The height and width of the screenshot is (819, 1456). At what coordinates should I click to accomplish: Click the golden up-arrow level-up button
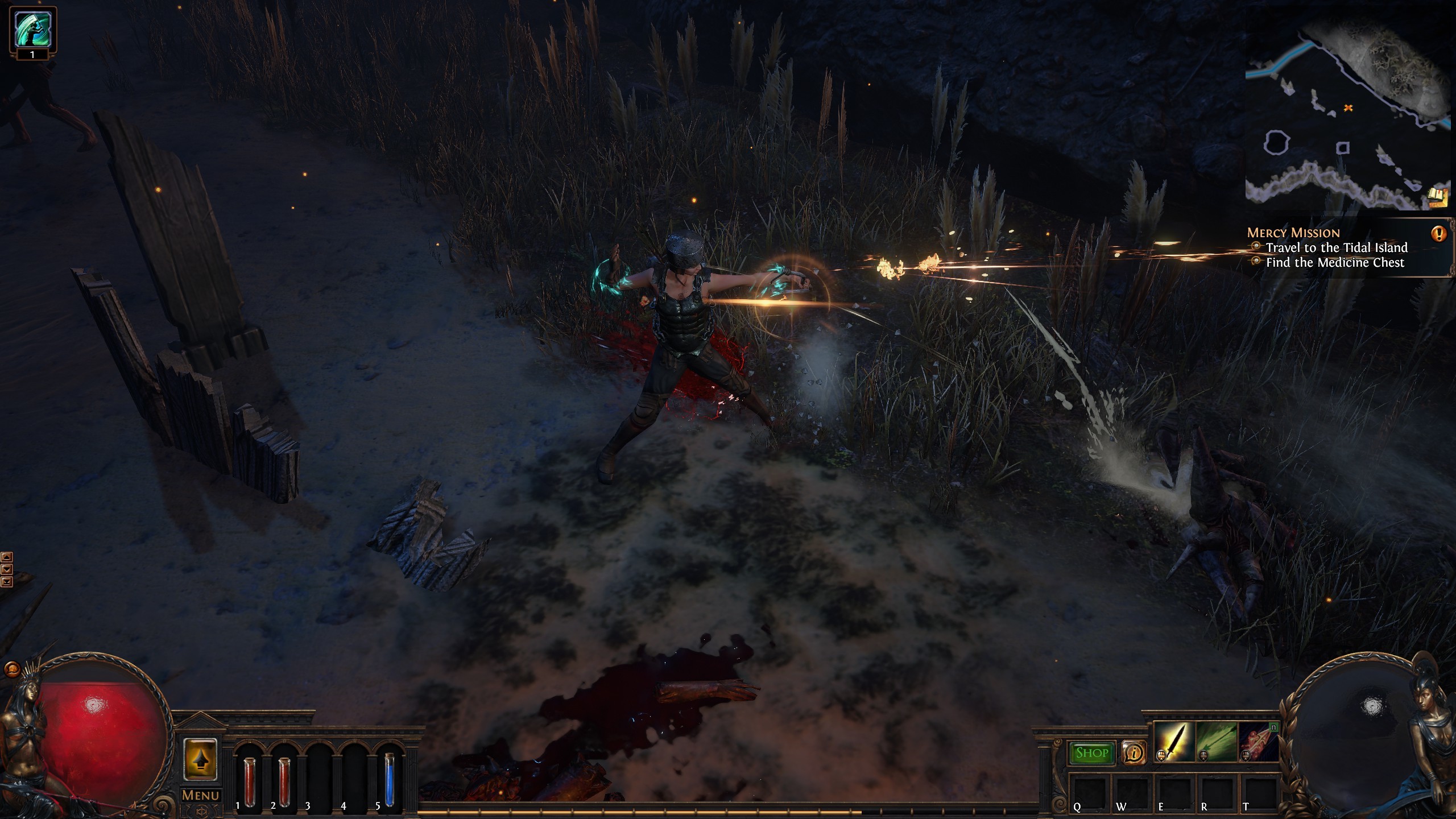200,760
